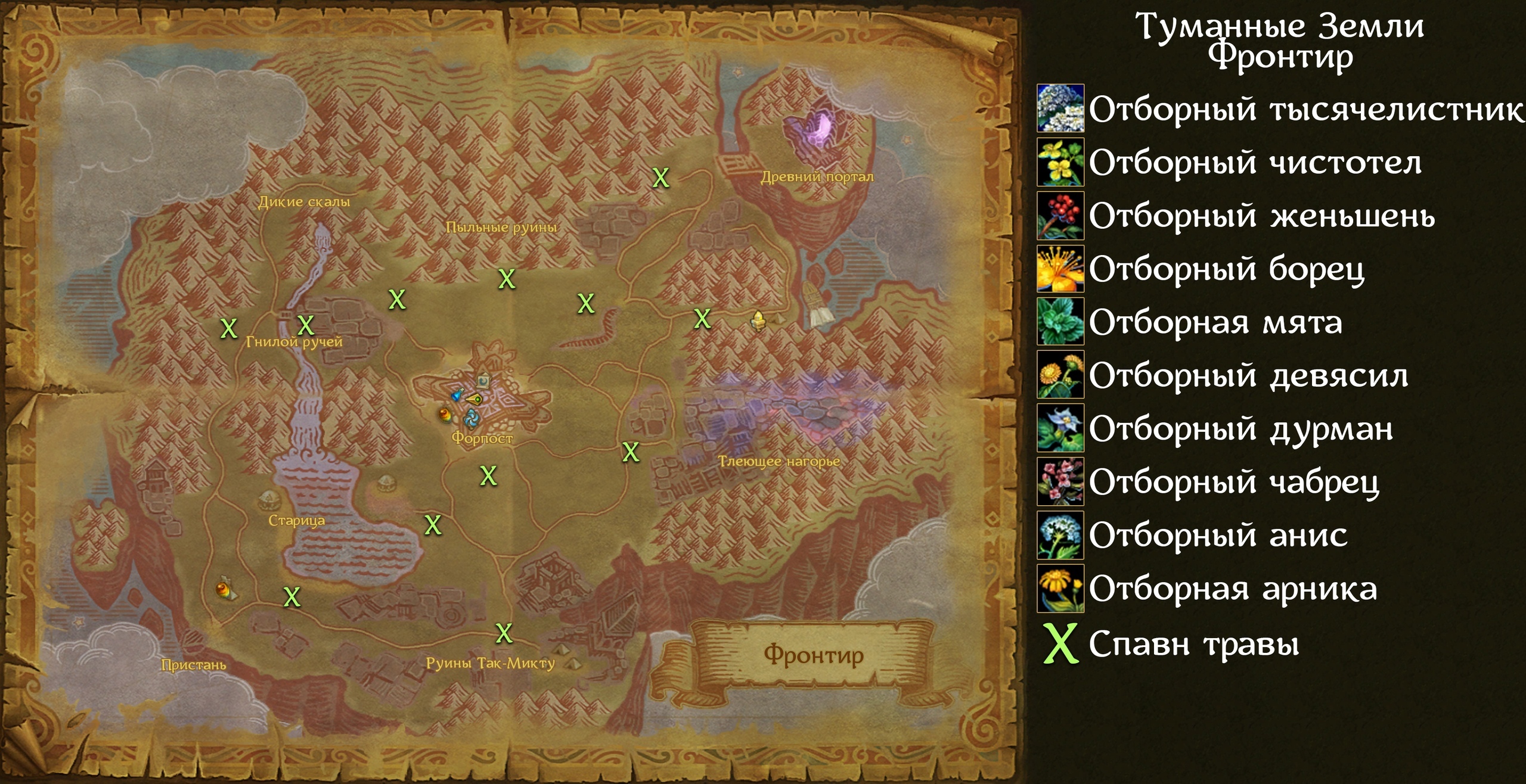The image size is (1526, 784).
Task: Select the Тлеющее нагорье map label
Action: pyautogui.click(x=778, y=462)
